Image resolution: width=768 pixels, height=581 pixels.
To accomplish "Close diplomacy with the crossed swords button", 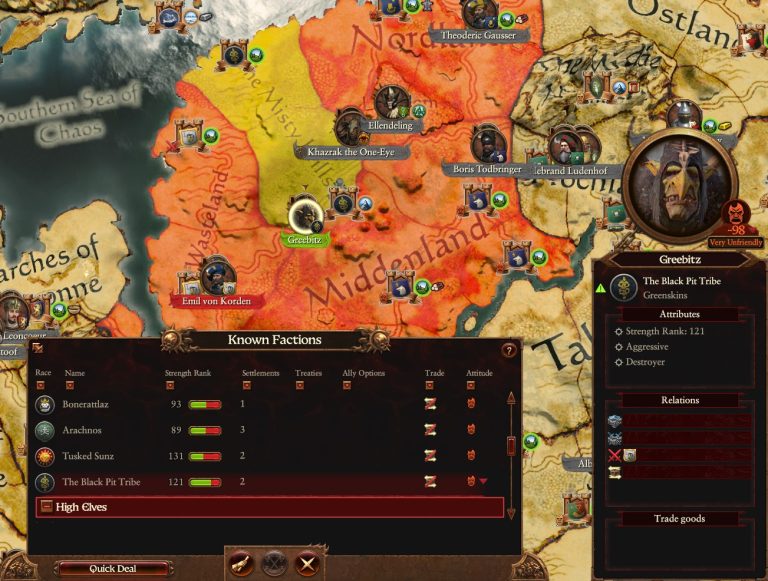I will [x=307, y=562].
